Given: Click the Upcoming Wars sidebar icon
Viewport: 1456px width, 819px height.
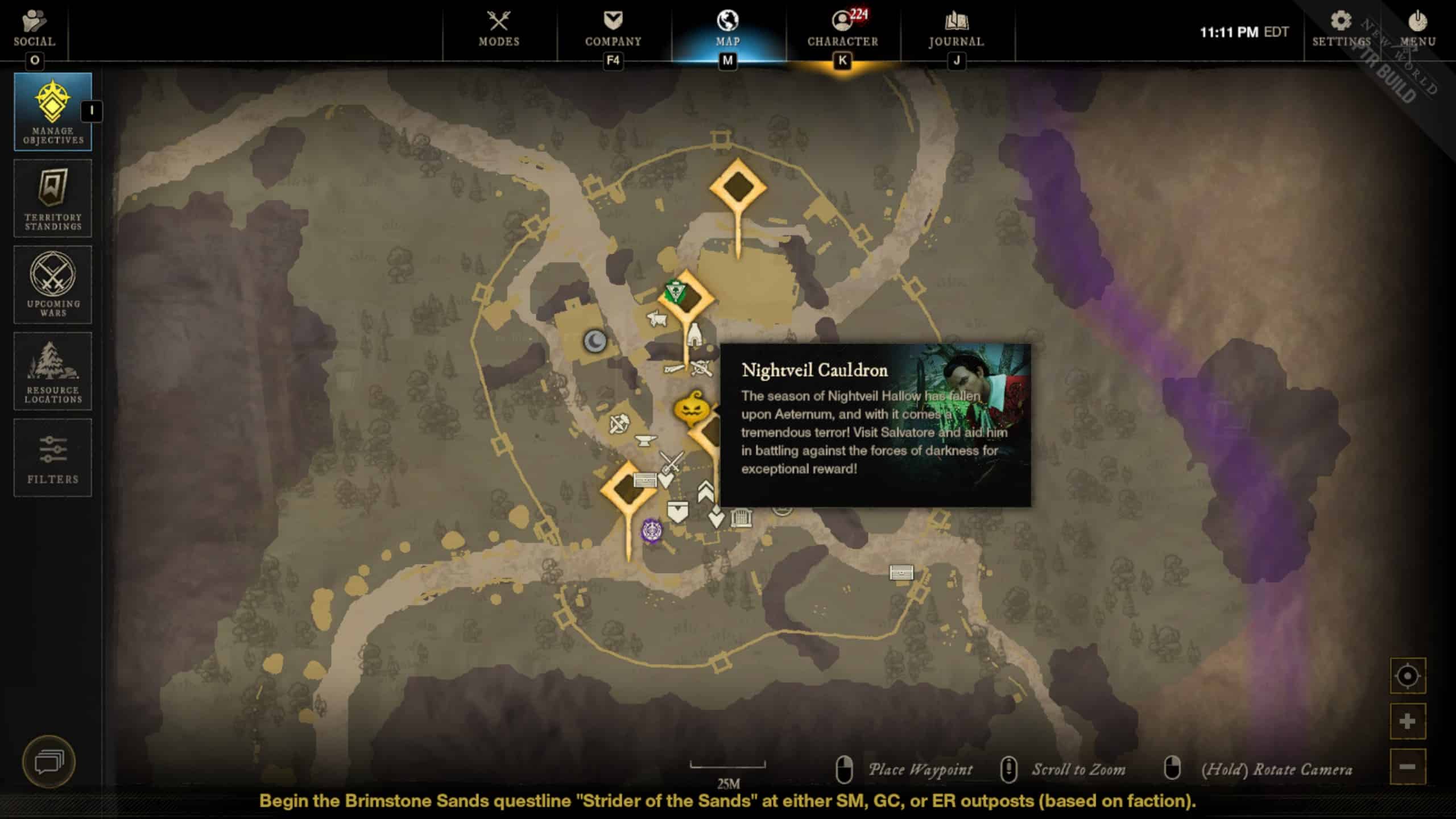Looking at the screenshot, I should 53,284.
